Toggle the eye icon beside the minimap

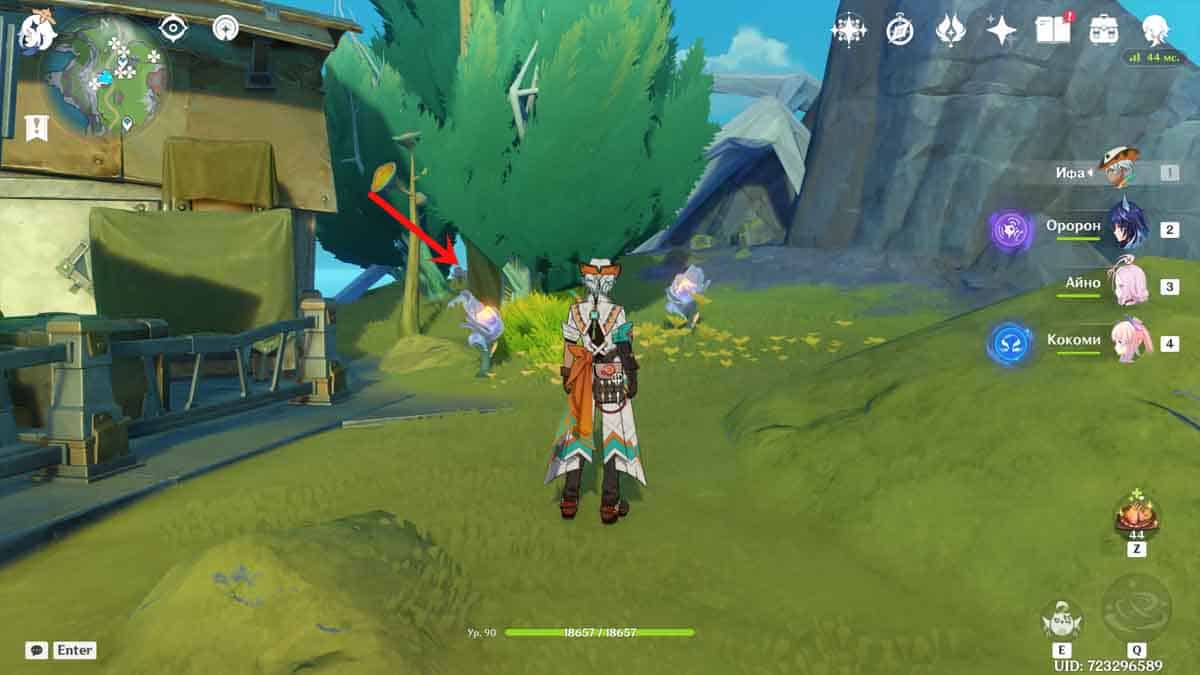click(174, 29)
